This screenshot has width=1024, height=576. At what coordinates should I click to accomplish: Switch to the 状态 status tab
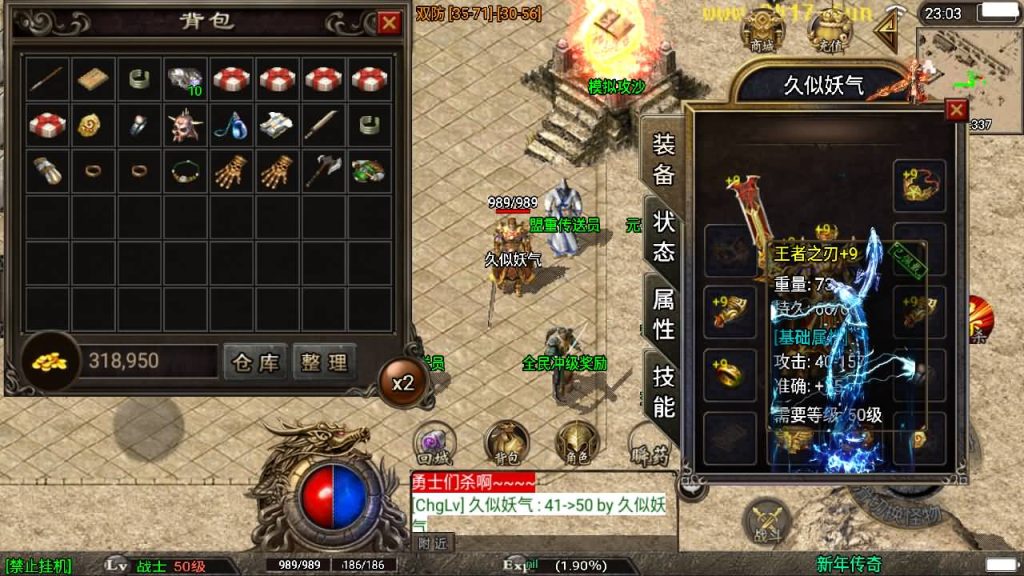click(663, 236)
